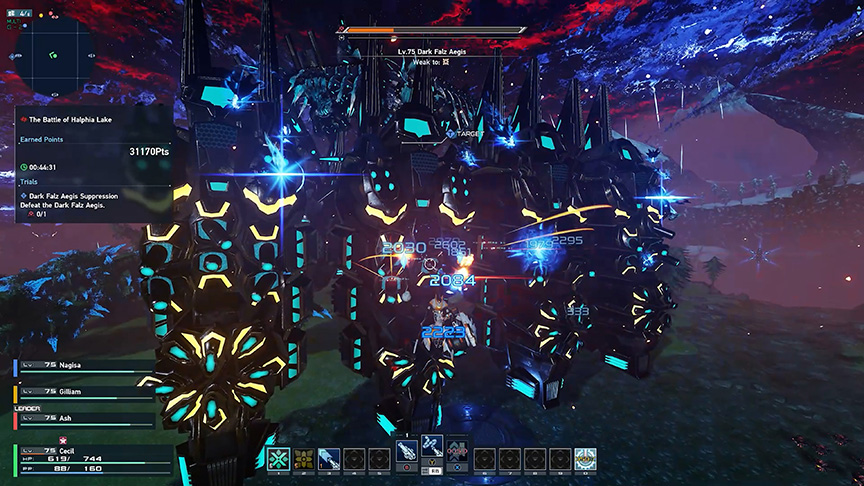
Task: Use the gold flower emblem hotbar slot
Action: [304, 459]
